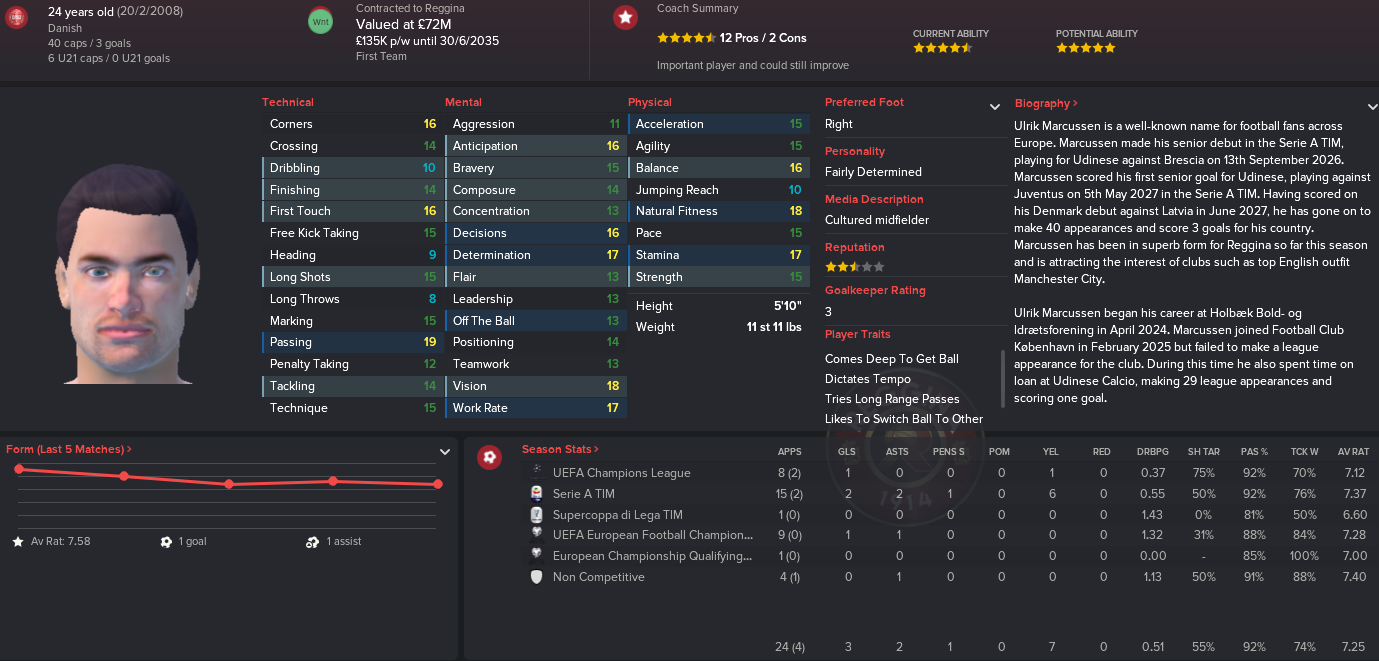Expand the Biography panel dropdown arrow

(x=1372, y=107)
